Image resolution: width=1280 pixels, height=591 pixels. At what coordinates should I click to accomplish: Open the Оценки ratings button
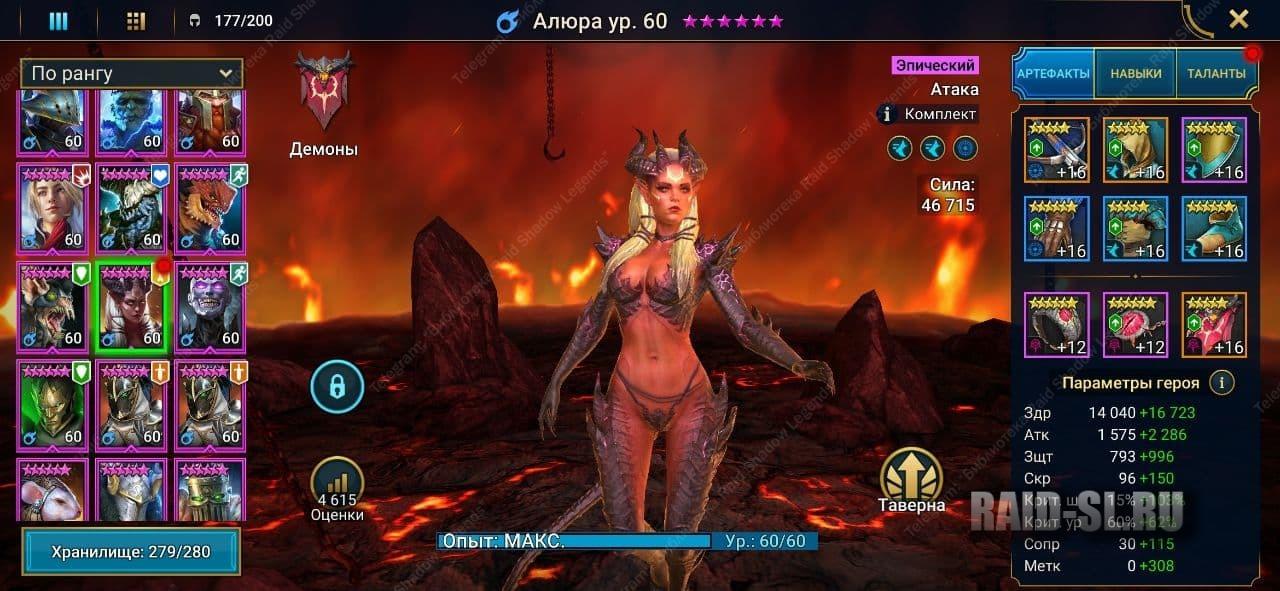337,490
